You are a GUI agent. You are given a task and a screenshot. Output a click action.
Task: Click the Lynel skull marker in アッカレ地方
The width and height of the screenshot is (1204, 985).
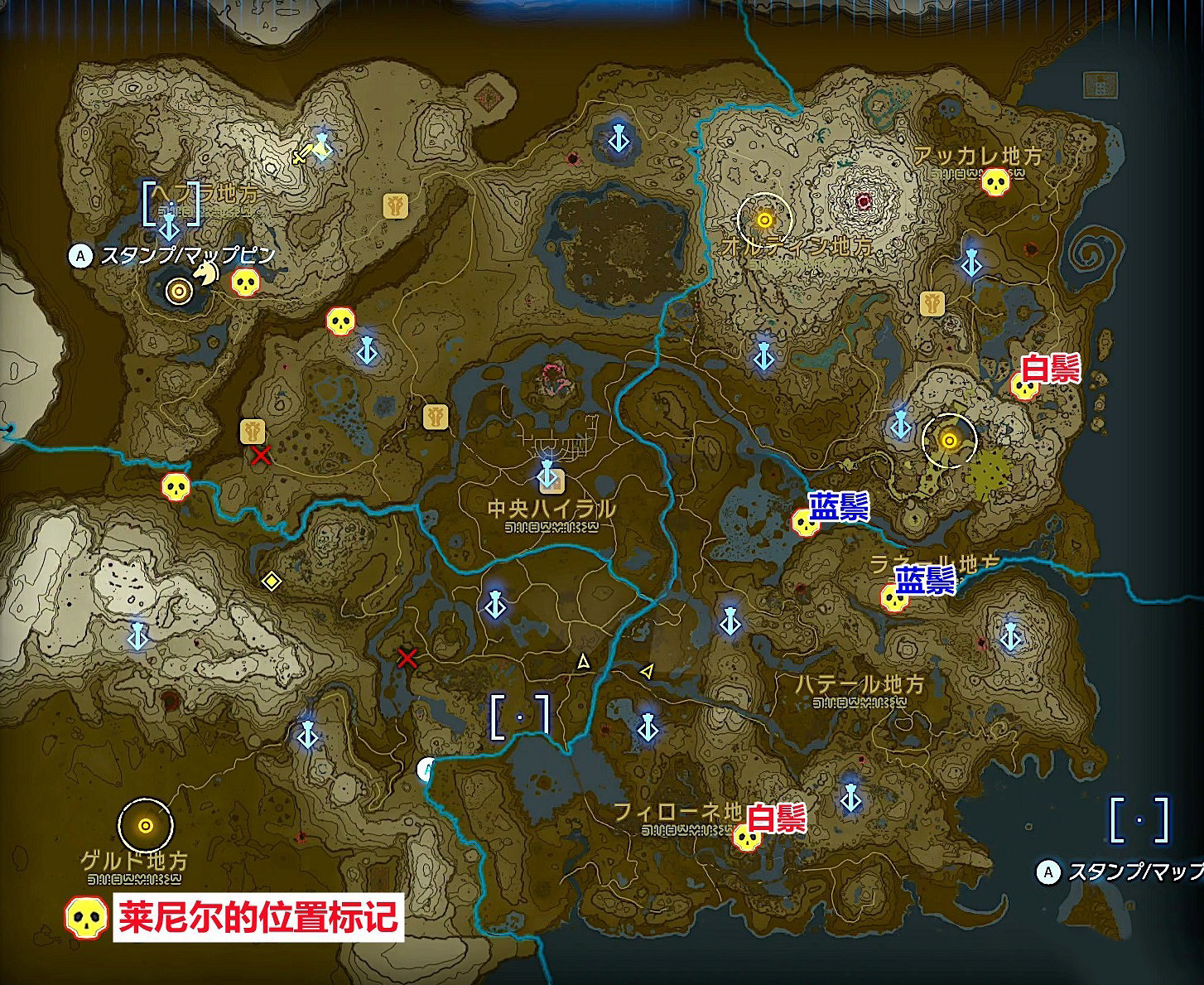(995, 181)
